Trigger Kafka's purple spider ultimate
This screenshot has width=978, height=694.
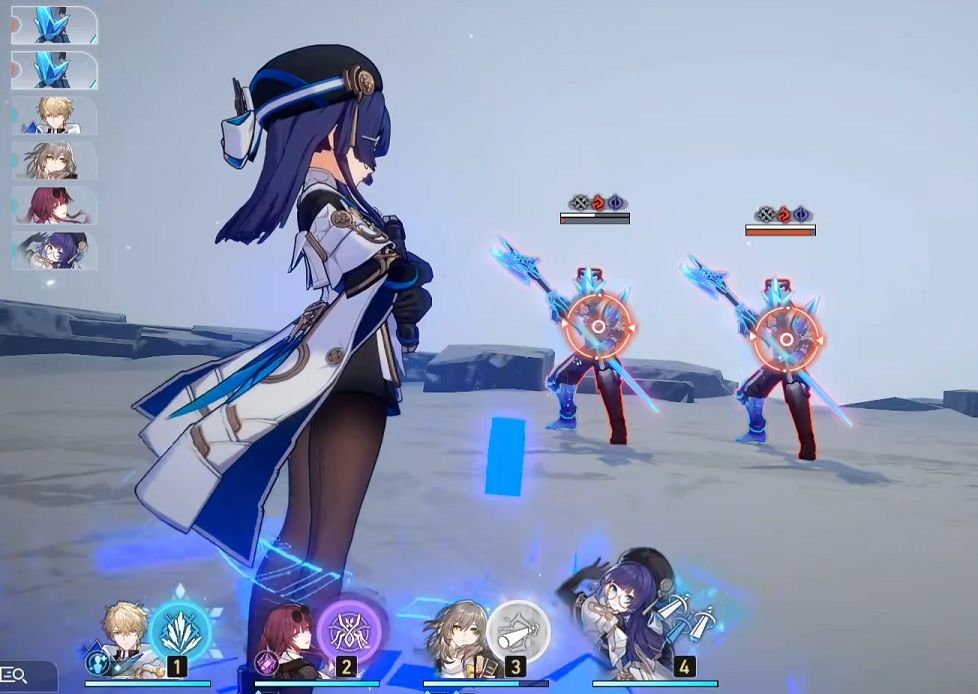(x=351, y=629)
